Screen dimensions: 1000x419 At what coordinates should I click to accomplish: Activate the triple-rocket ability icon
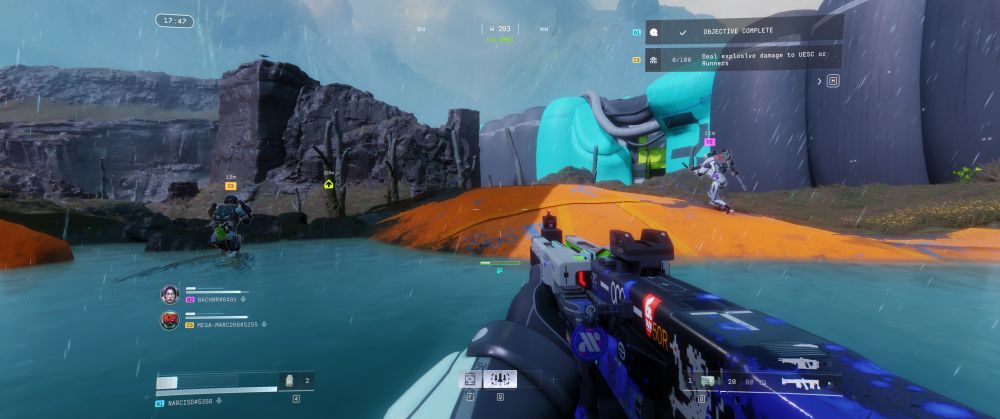pos(498,380)
